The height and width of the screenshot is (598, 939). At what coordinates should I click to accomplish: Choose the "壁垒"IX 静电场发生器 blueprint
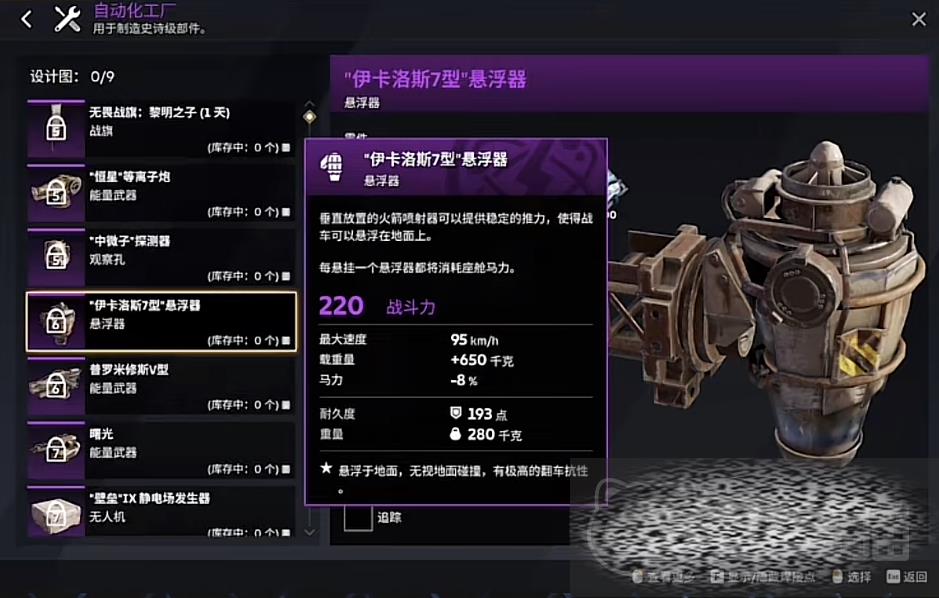pos(160,512)
